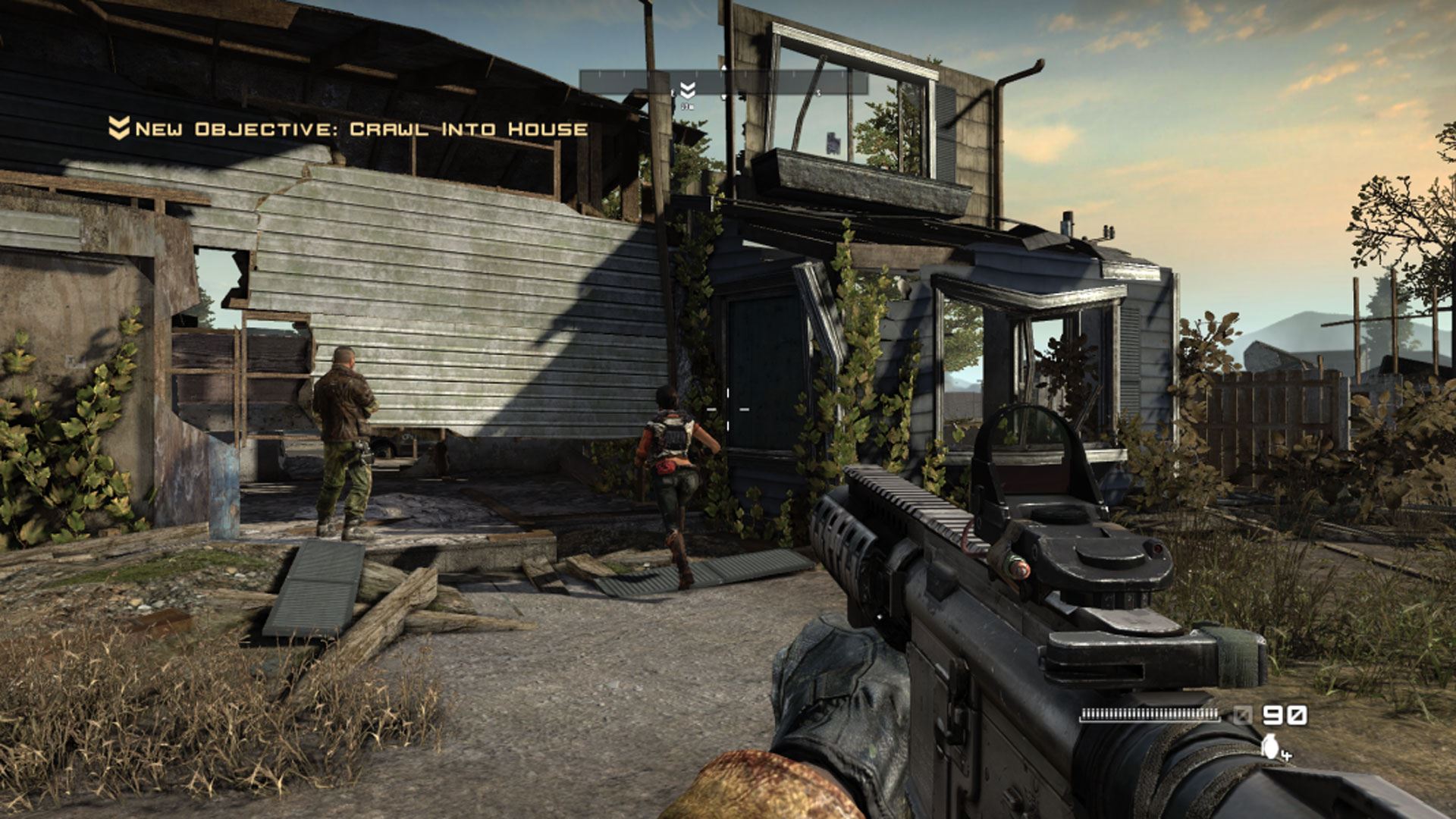1456x819 pixels.
Task: Click the New Objective: Crawl Into House notification
Action: pos(349,129)
